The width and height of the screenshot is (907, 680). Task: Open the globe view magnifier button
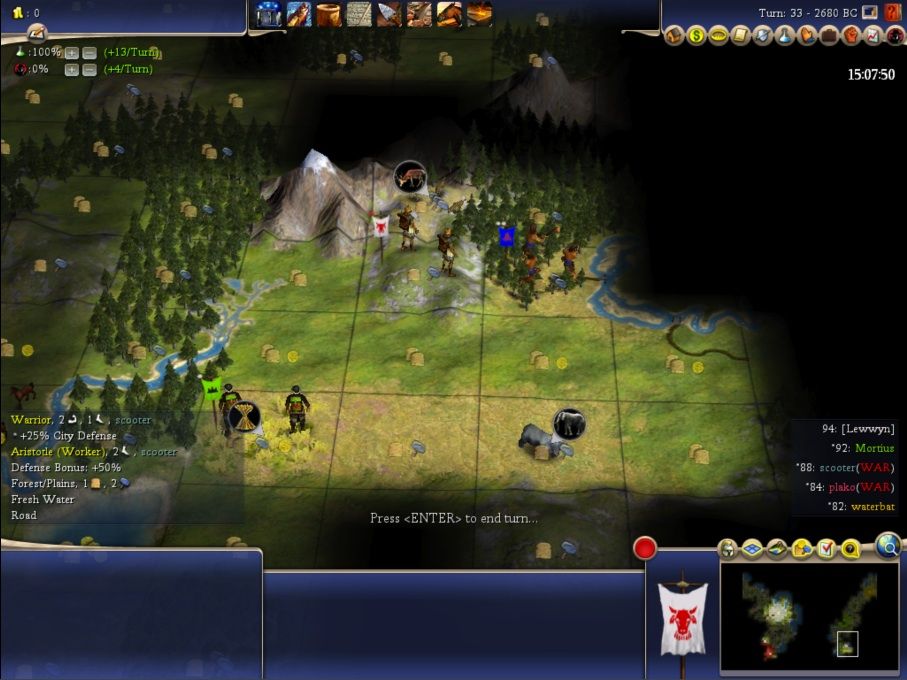(887, 545)
